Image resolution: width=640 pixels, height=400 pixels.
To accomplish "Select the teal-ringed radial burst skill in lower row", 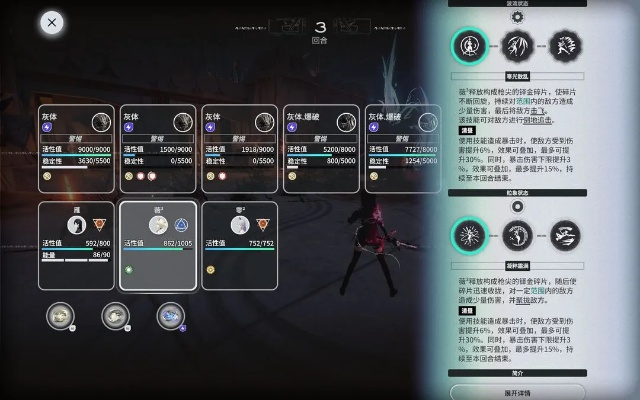I will point(468,236).
